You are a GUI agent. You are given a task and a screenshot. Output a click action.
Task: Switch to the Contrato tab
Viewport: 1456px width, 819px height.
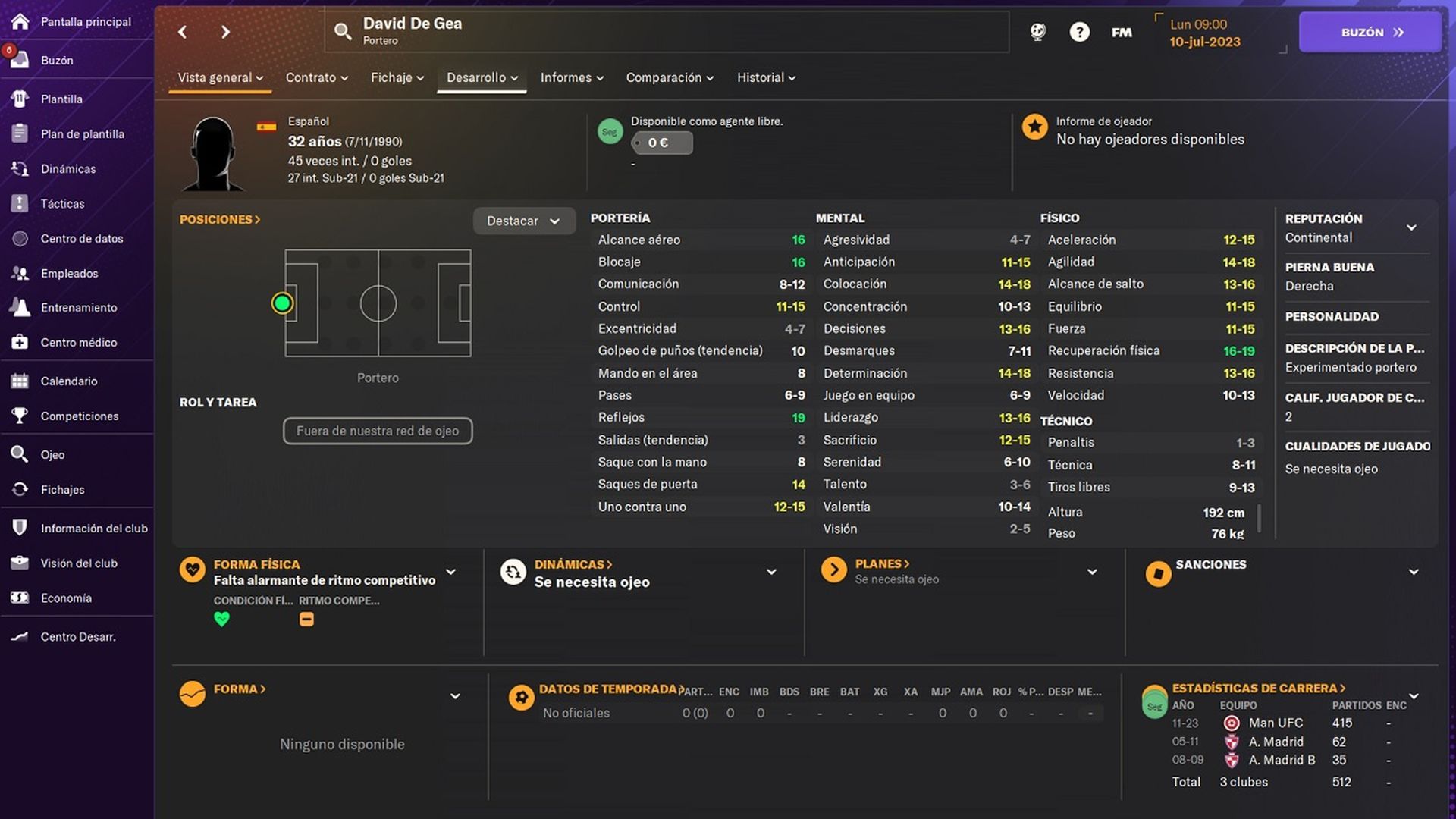[x=316, y=77]
